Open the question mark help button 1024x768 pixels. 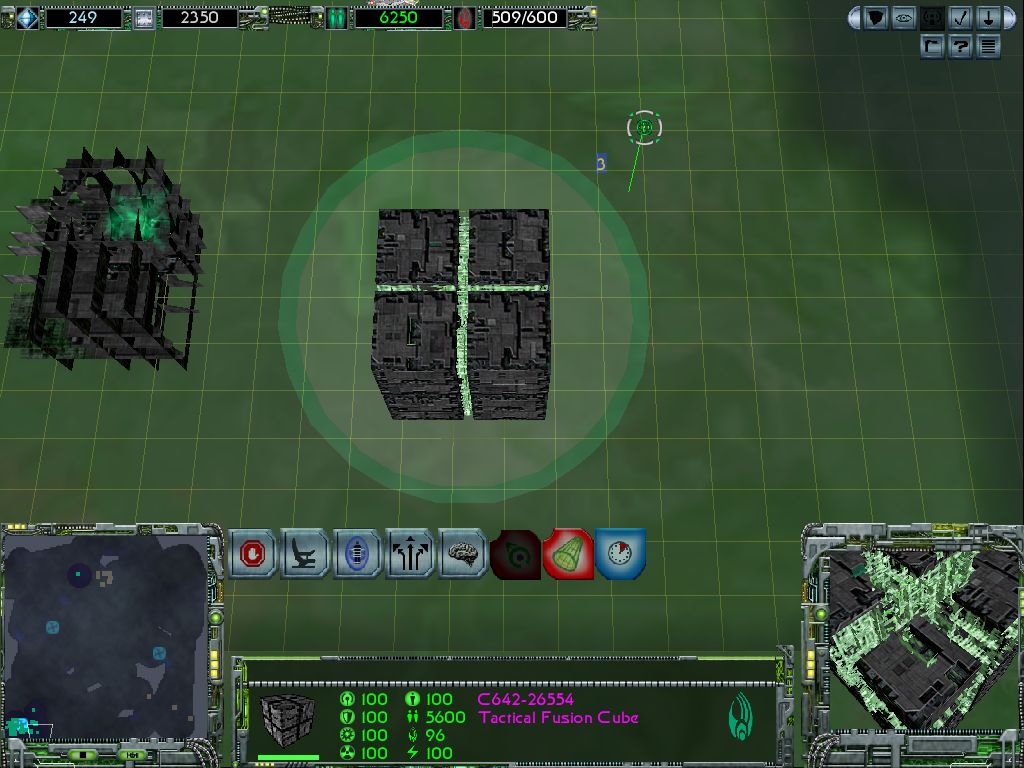(960, 46)
